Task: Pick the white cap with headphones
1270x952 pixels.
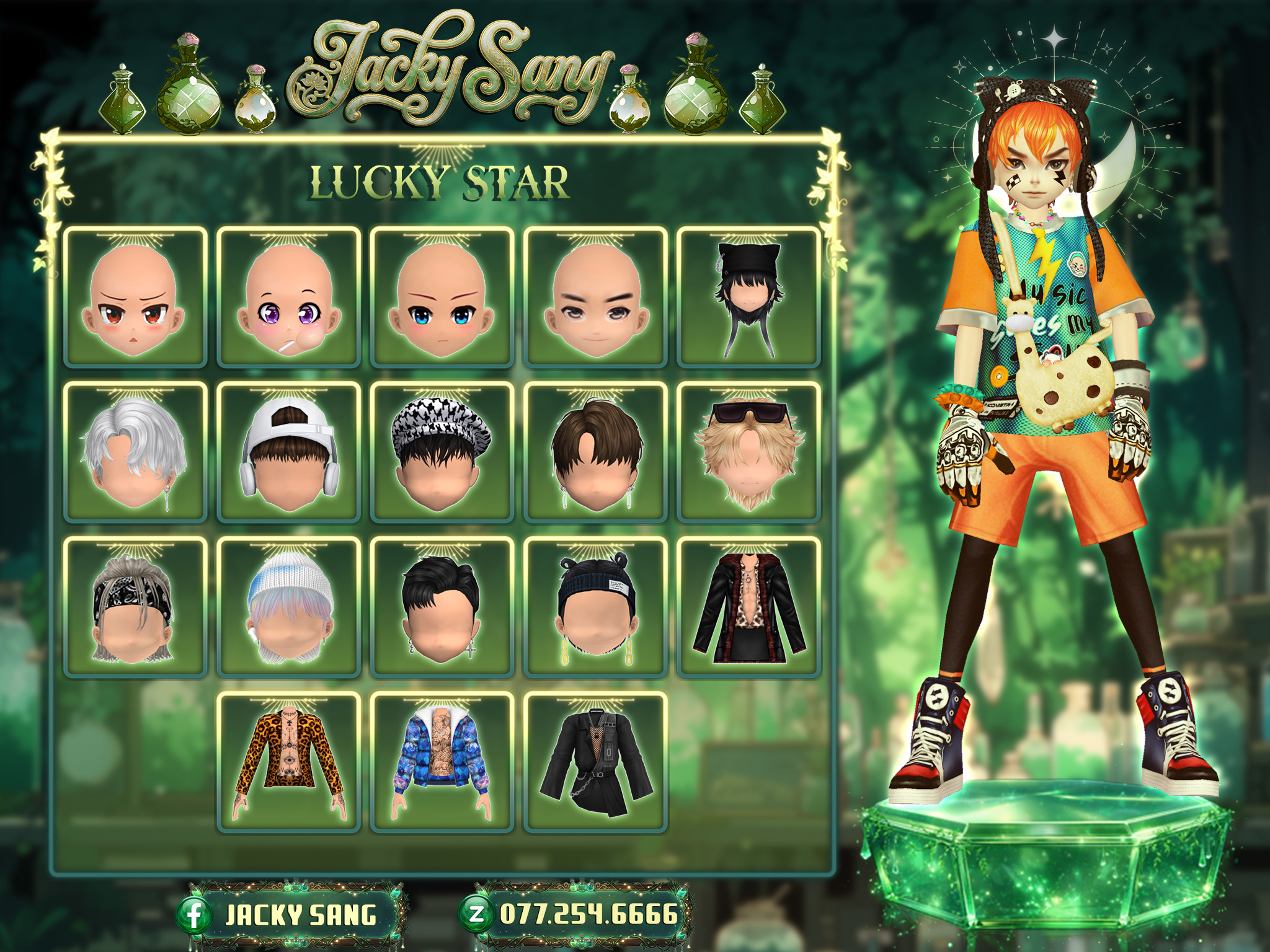Action: click(288, 452)
